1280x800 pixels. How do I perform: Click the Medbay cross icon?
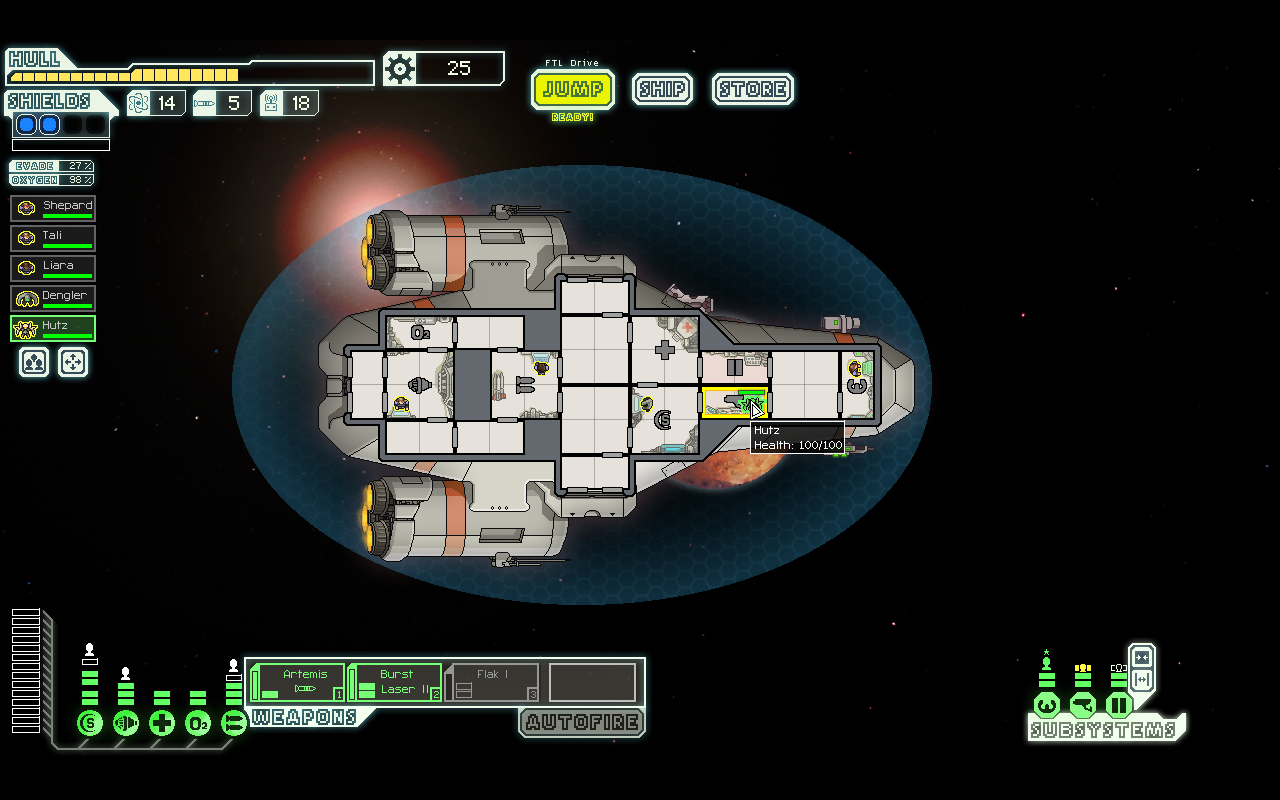pos(160,722)
